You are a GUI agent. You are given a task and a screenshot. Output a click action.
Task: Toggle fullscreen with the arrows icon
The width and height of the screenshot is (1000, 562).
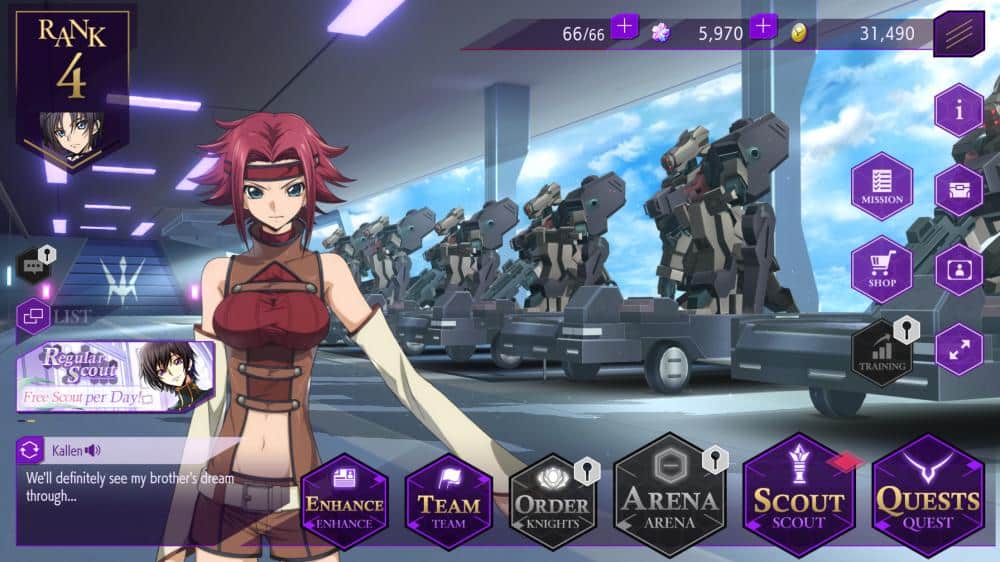click(x=959, y=350)
